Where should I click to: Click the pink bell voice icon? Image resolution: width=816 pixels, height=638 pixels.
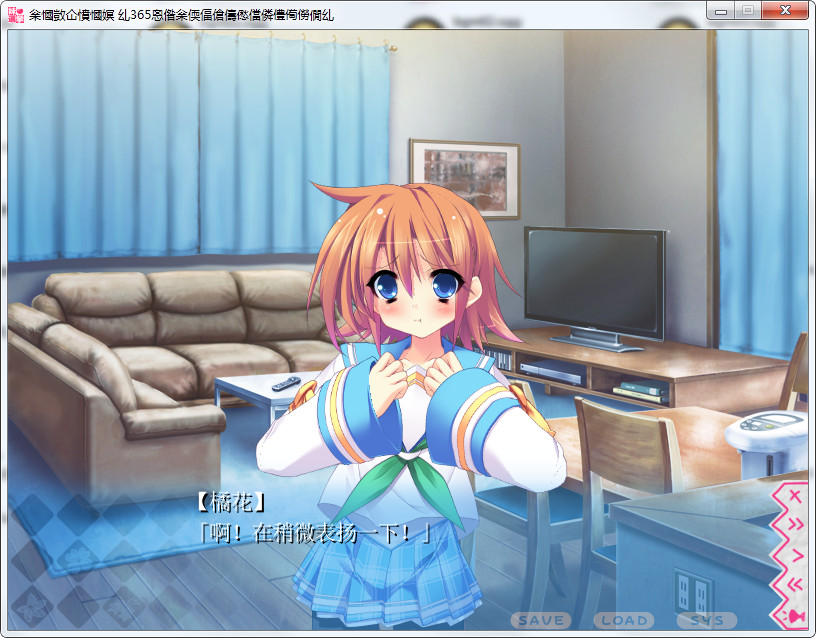(796, 614)
